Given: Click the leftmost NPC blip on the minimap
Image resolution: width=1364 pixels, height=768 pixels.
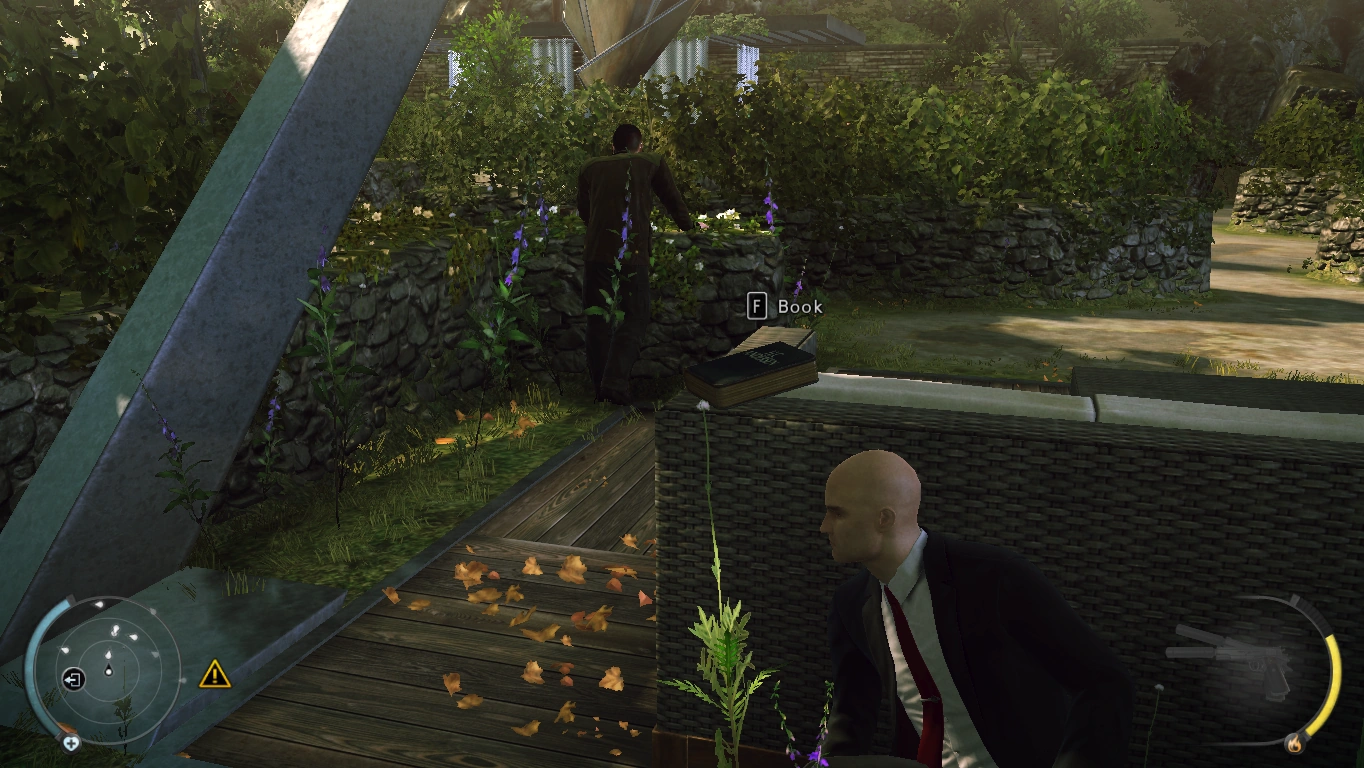Looking at the screenshot, I should point(64,650).
